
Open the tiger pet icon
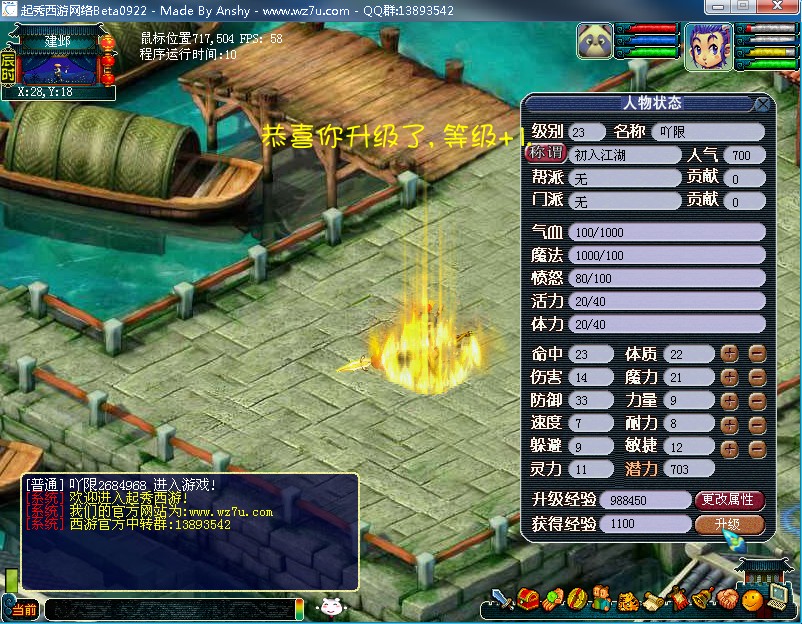[x=627, y=601]
